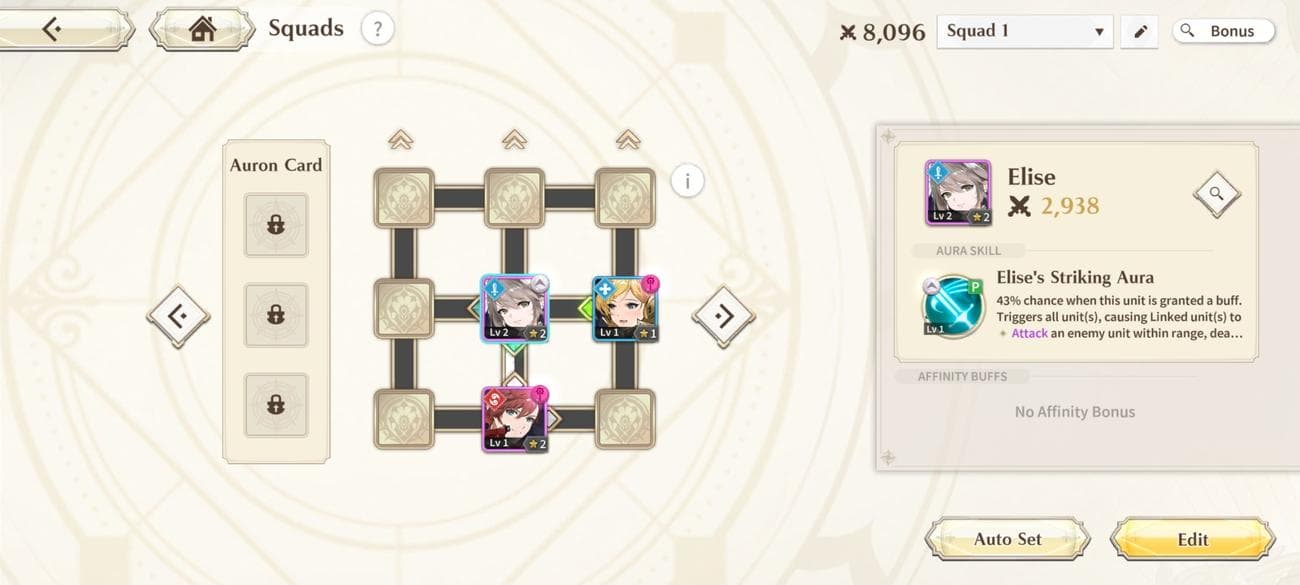Screen dimensions: 1300x585
Task: Show formation info via the i icon
Action: point(687,181)
